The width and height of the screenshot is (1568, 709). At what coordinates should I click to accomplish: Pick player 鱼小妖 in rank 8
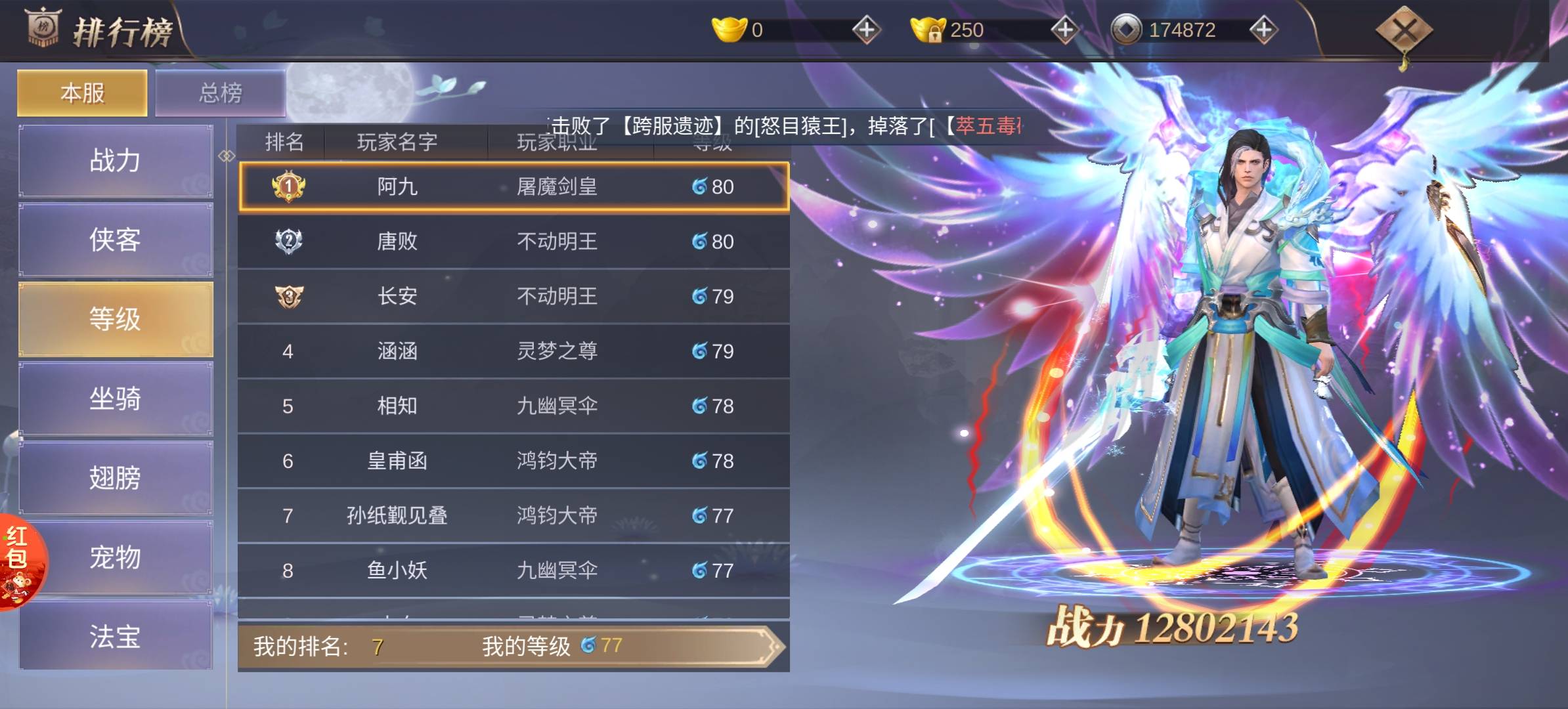pyautogui.click(x=513, y=570)
